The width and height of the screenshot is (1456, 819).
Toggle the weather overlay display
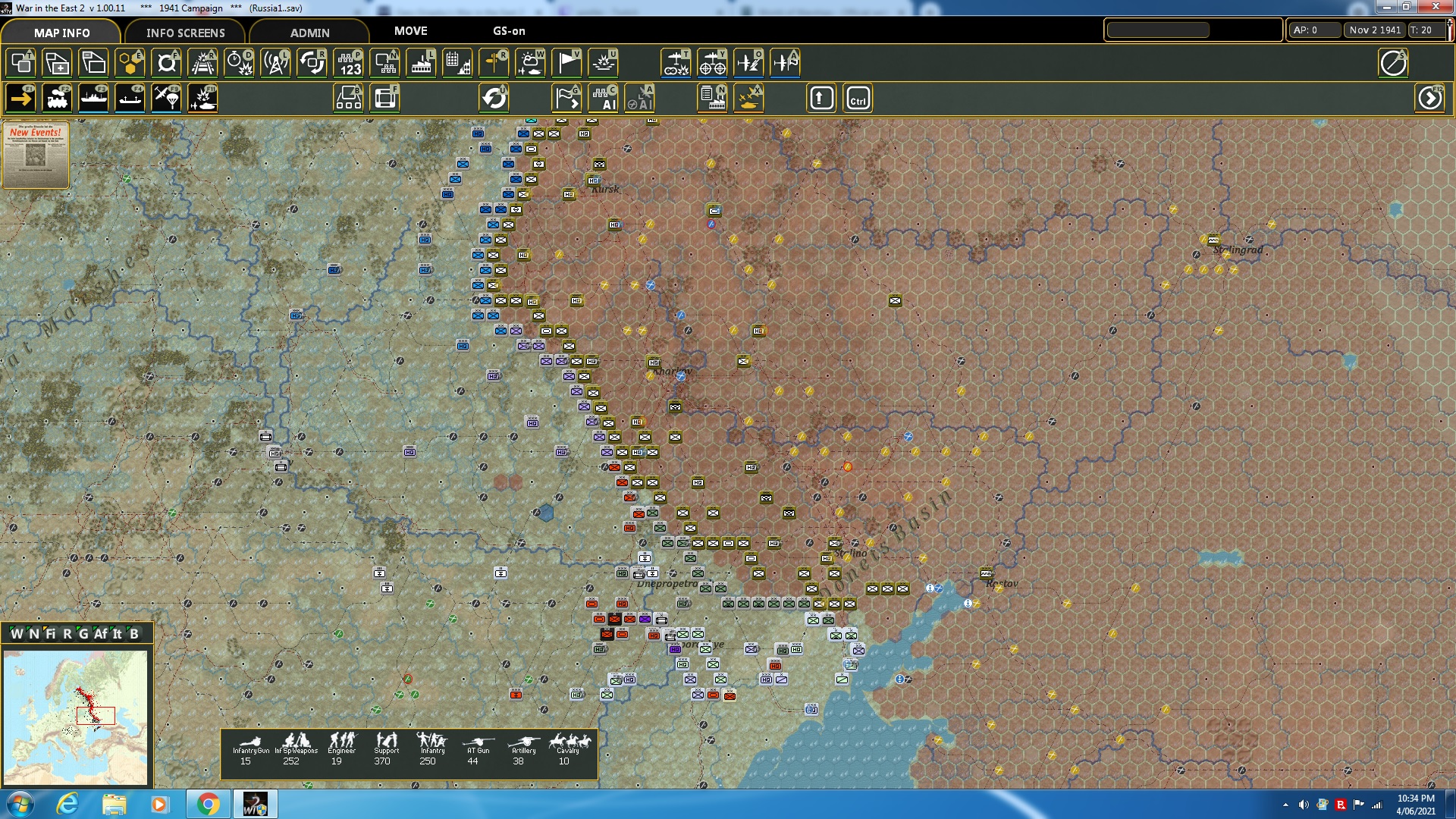[x=529, y=63]
